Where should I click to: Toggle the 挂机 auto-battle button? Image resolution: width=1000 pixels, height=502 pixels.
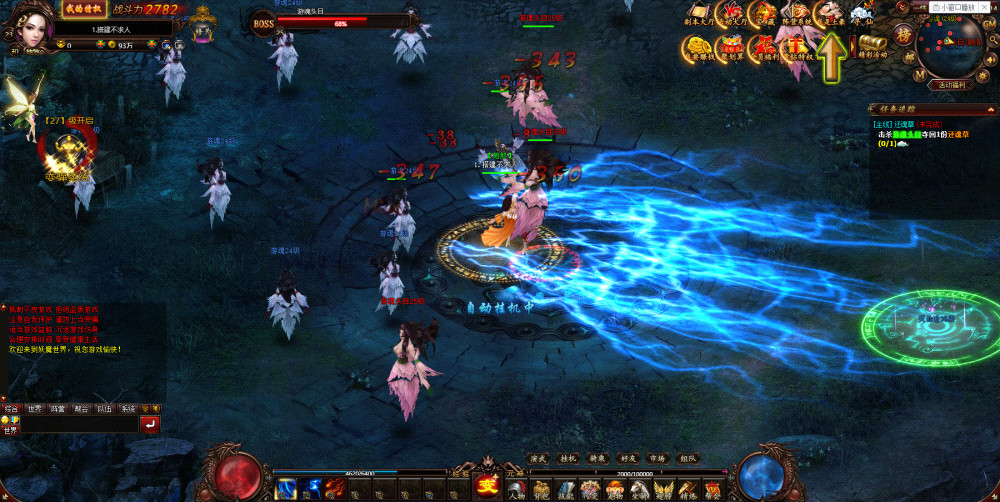click(569, 458)
